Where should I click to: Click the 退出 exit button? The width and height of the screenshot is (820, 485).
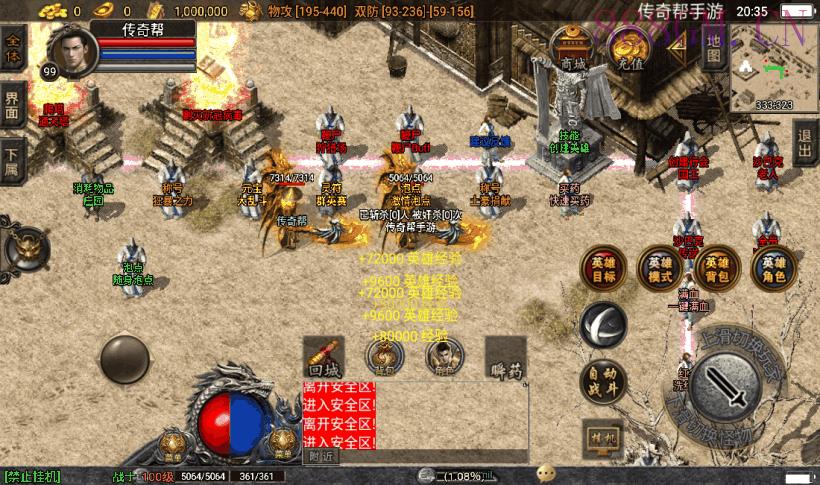[x=805, y=146]
